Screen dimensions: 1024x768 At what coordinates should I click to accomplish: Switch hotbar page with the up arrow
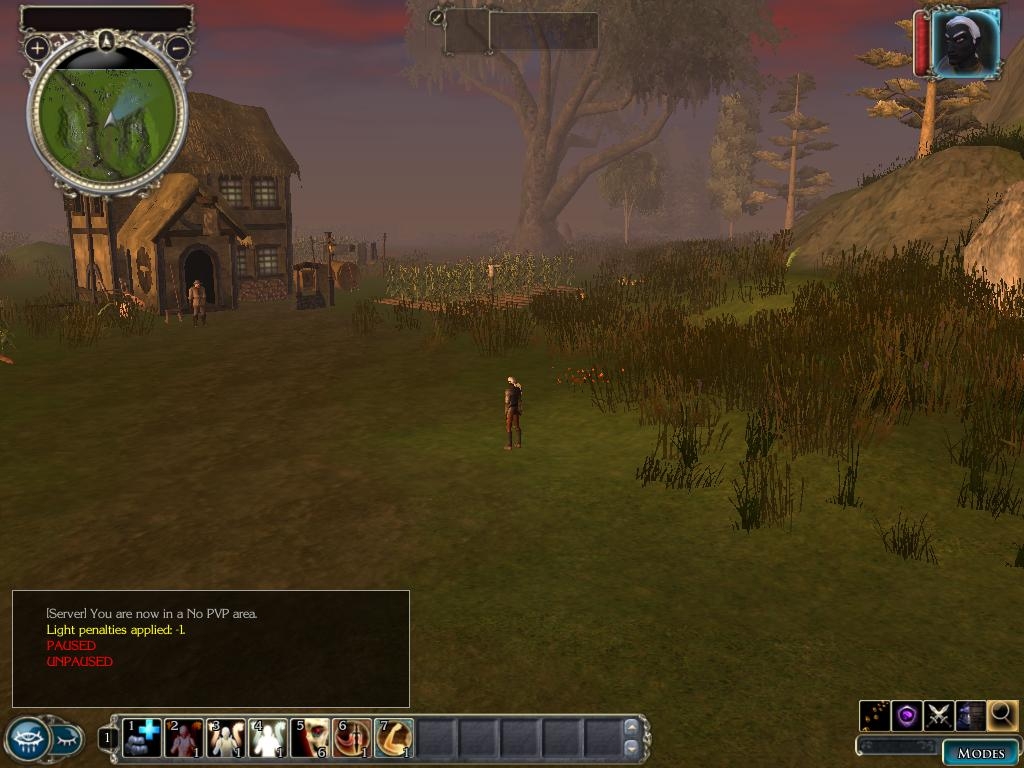(x=631, y=727)
